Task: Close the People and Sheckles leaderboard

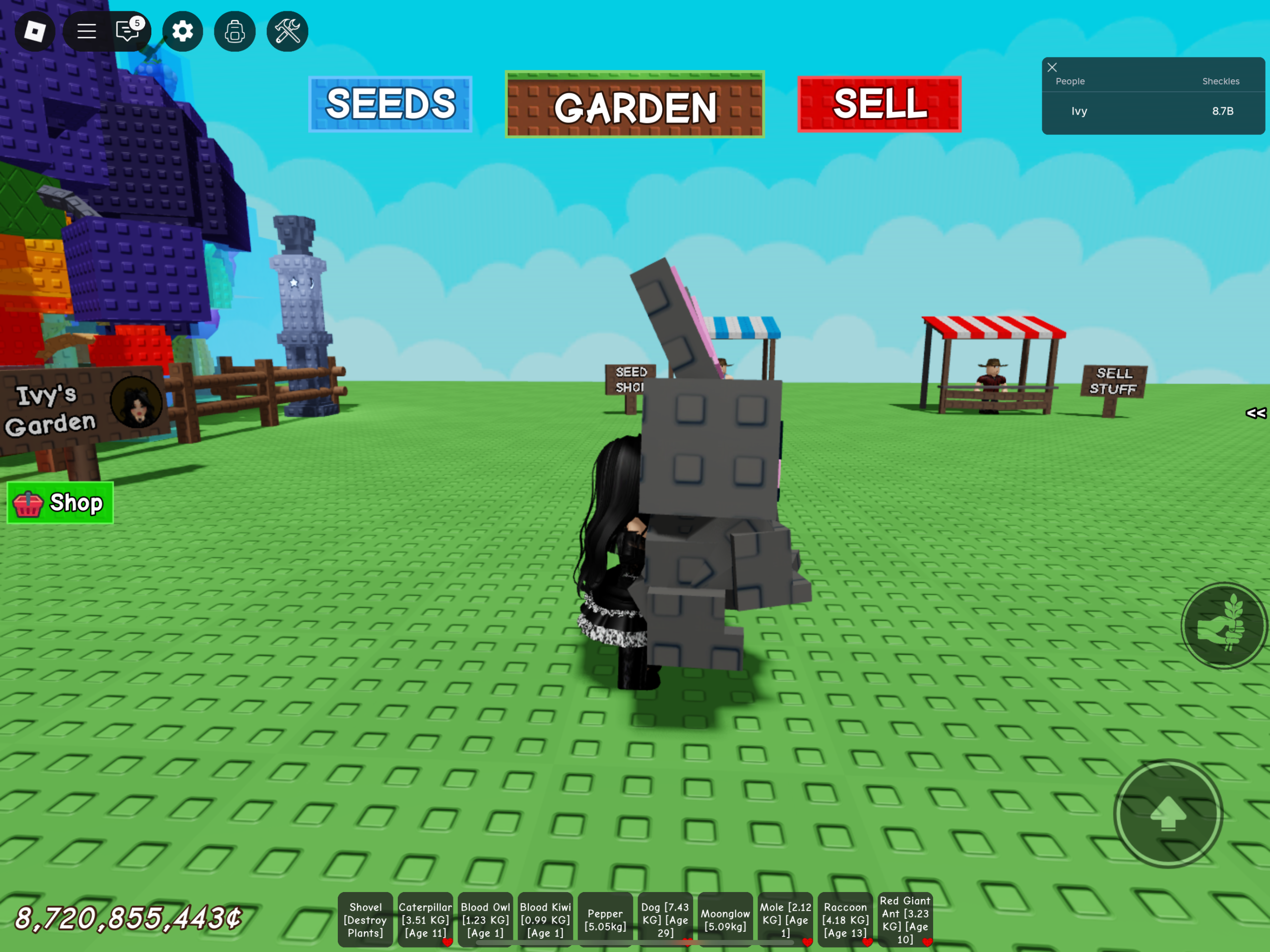Action: pyautogui.click(x=1052, y=67)
